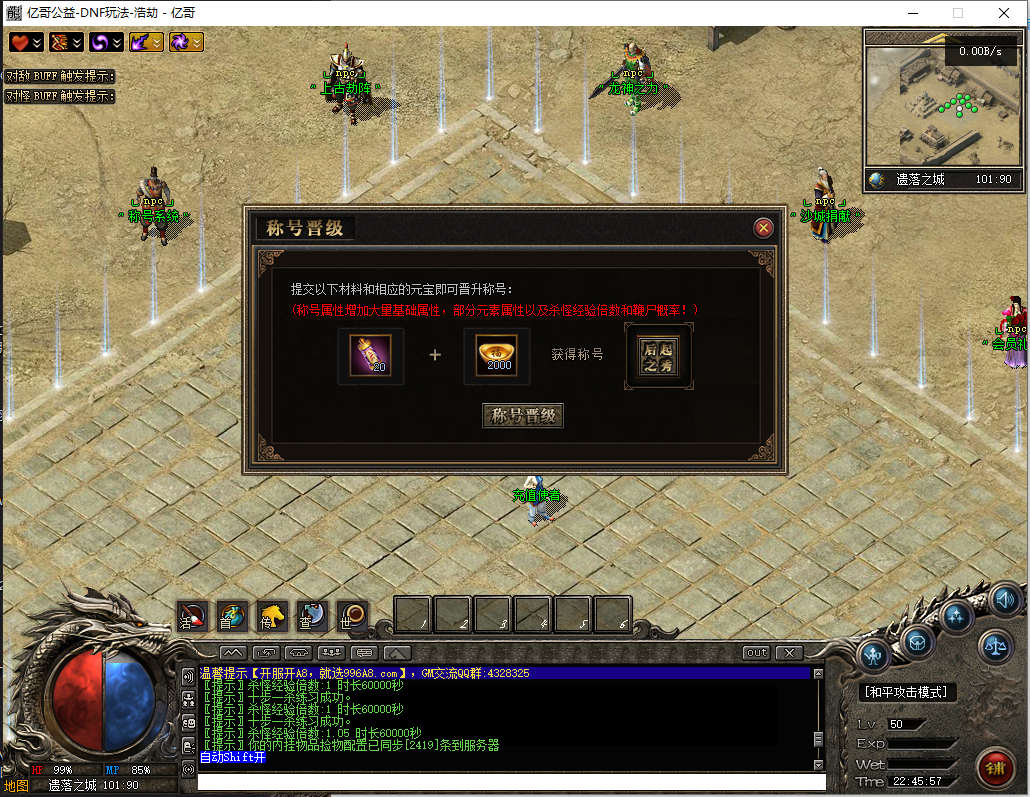Expand the purple spiral buff dropdown
Image resolution: width=1030 pixels, height=797 pixels.
[106, 42]
